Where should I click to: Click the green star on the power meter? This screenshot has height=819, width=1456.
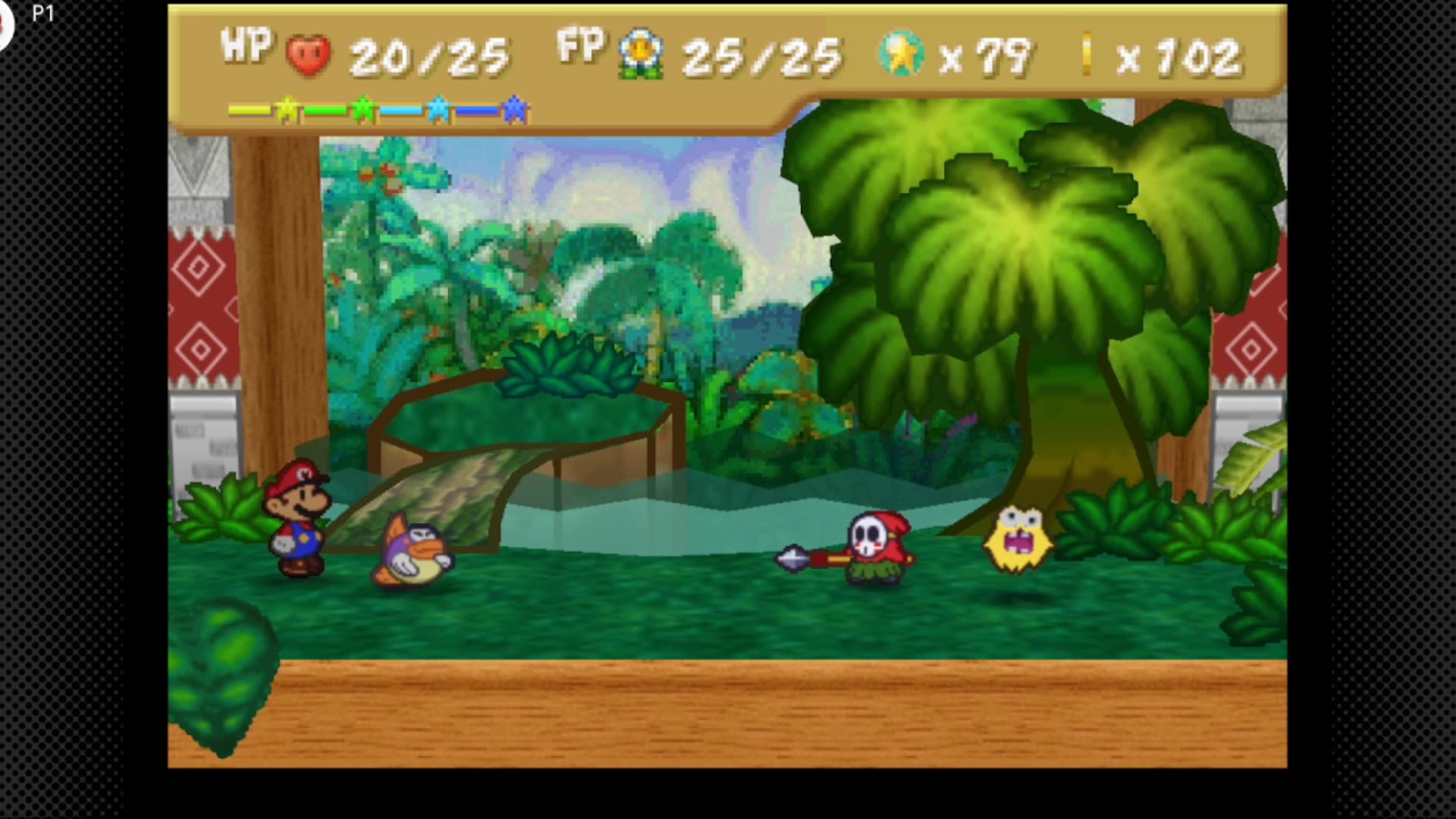pos(362,109)
